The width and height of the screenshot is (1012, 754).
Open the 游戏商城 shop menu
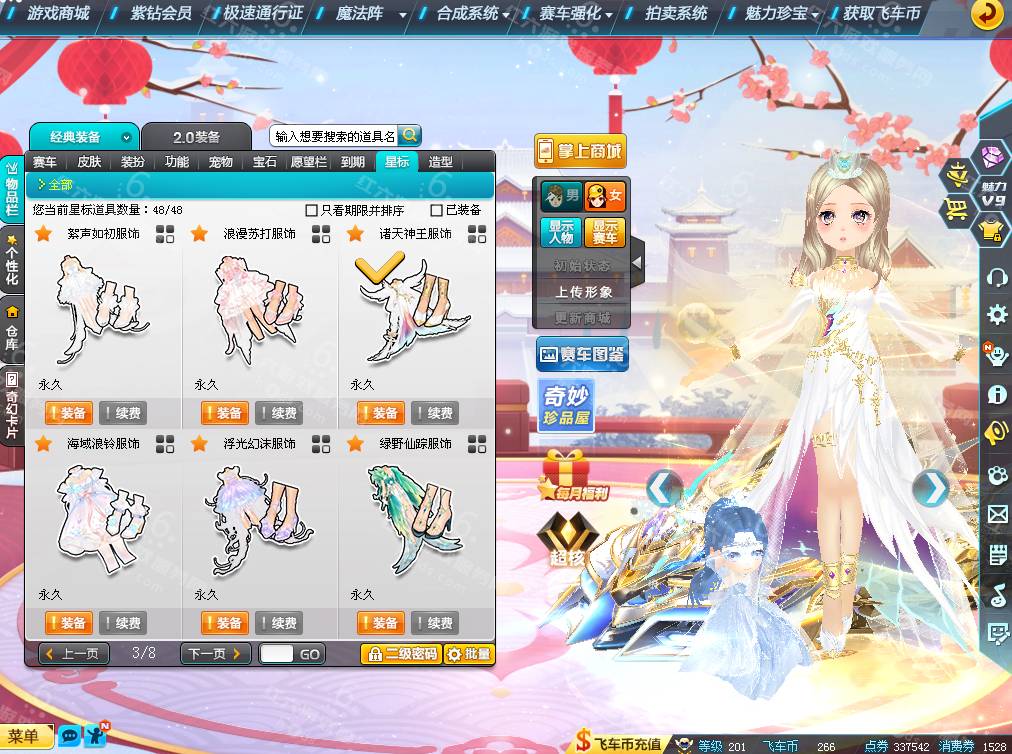click(x=58, y=14)
